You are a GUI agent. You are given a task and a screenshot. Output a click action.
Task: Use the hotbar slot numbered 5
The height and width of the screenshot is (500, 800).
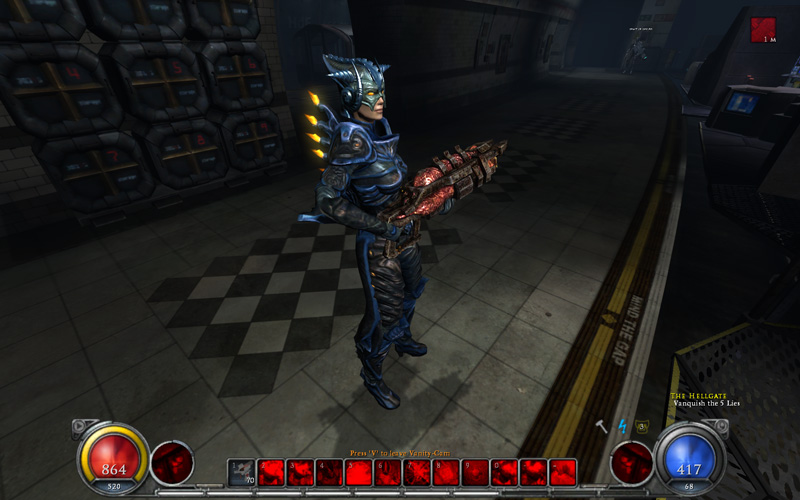coord(359,472)
